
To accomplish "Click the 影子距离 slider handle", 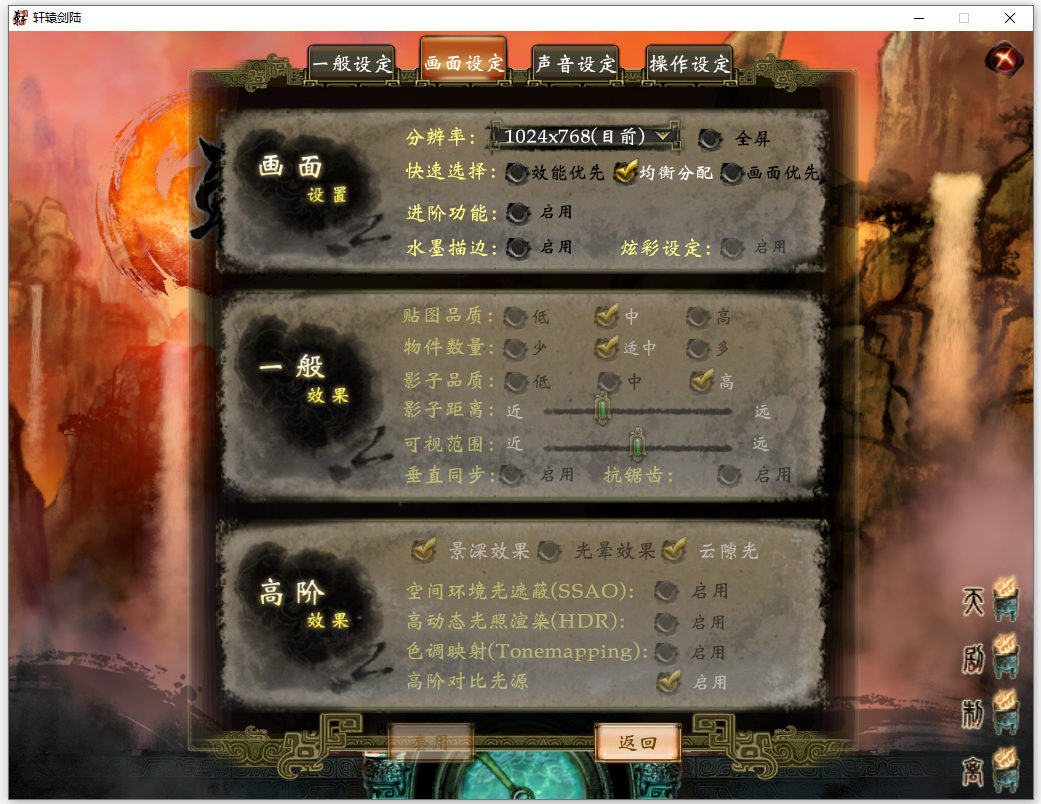I will (x=602, y=410).
